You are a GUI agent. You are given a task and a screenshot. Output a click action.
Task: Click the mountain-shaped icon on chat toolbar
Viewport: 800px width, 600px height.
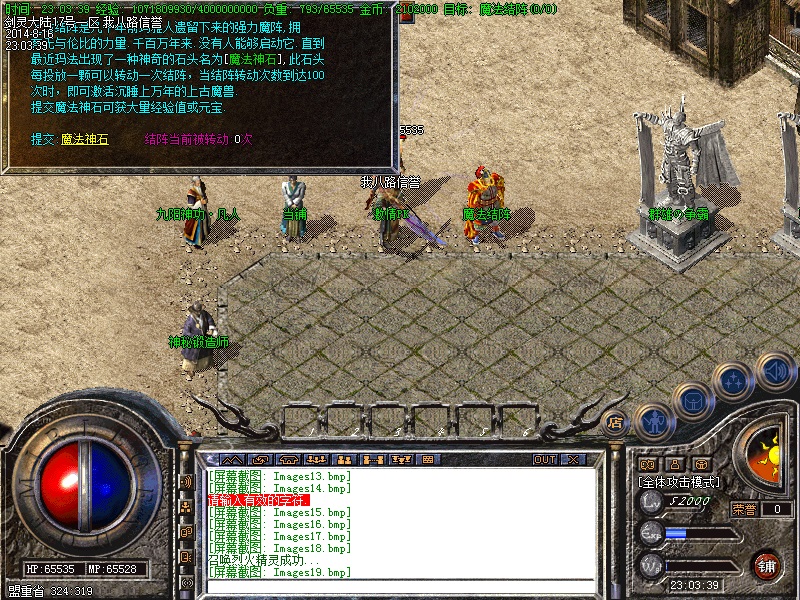pyautogui.click(x=232, y=460)
